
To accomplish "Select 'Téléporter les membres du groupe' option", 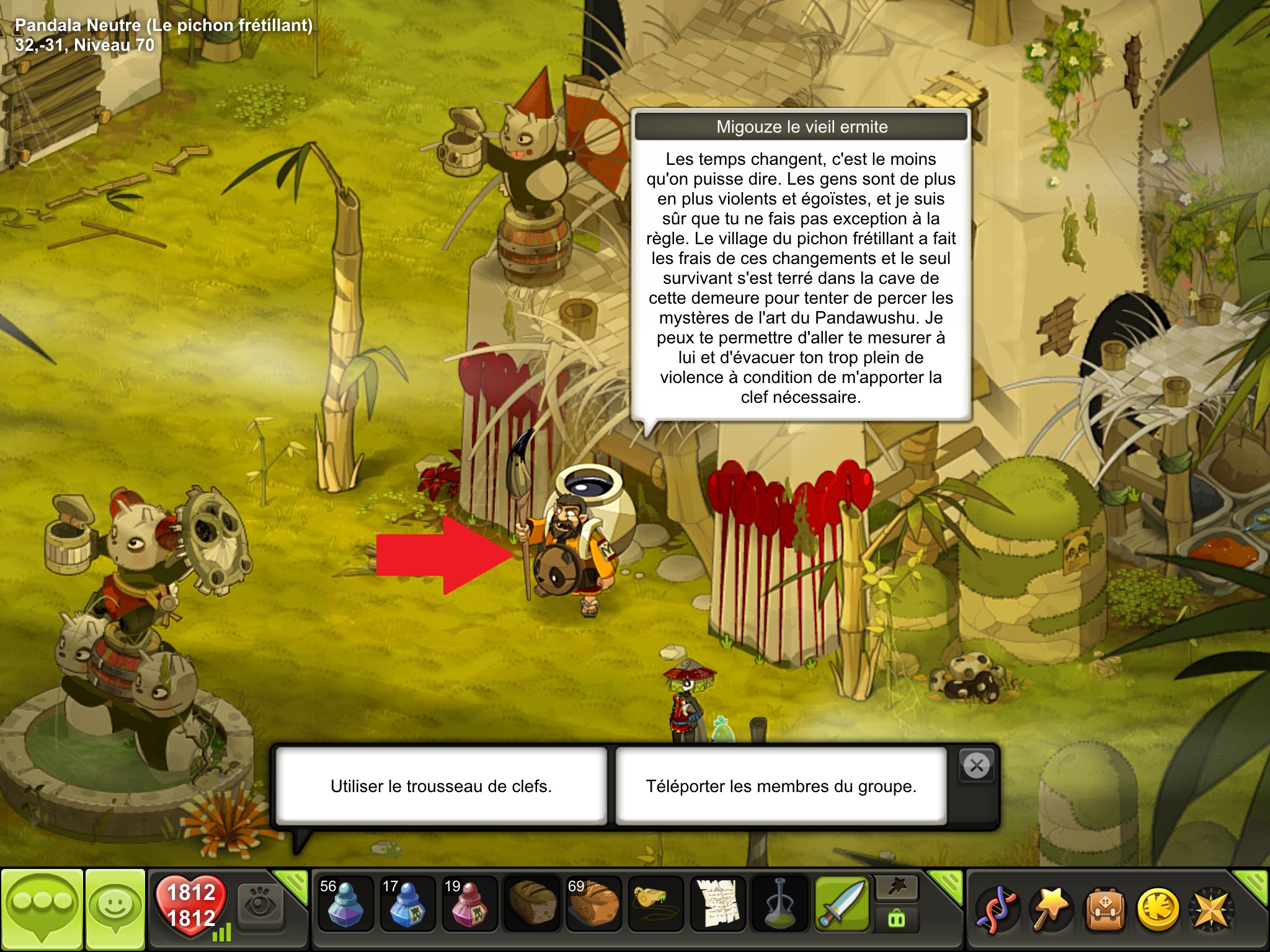I will coord(781,786).
